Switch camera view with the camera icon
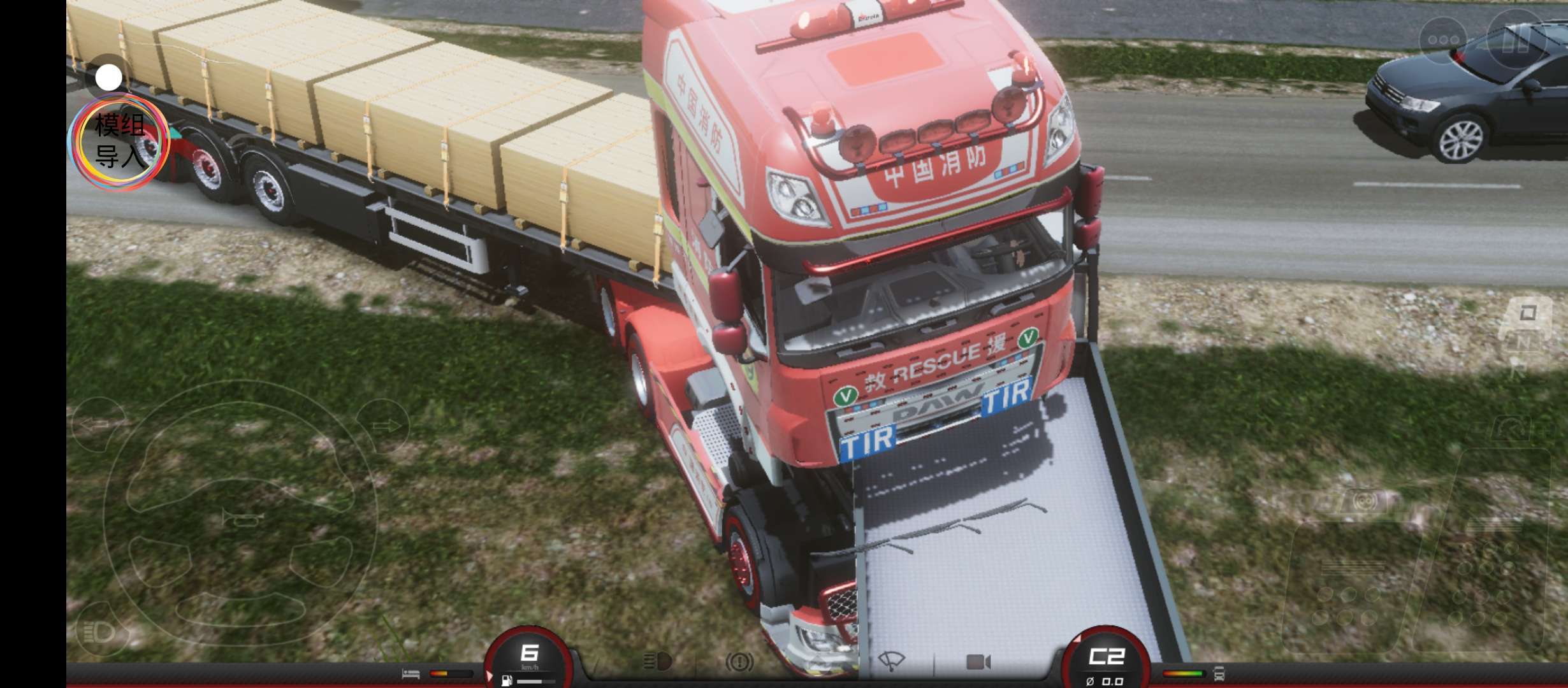The width and height of the screenshot is (1568, 688). click(x=978, y=663)
